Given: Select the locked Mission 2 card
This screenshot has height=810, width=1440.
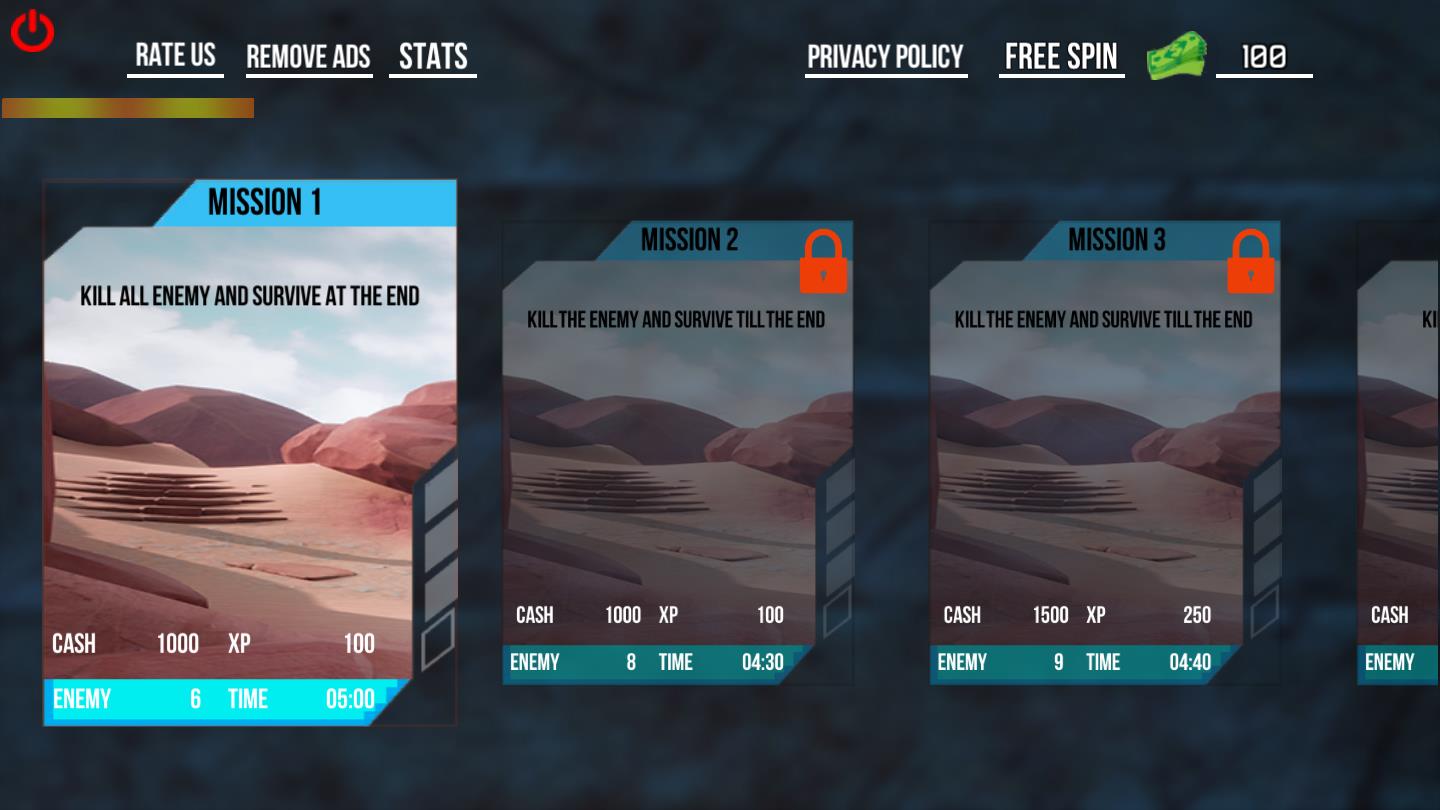Looking at the screenshot, I should pos(677,452).
